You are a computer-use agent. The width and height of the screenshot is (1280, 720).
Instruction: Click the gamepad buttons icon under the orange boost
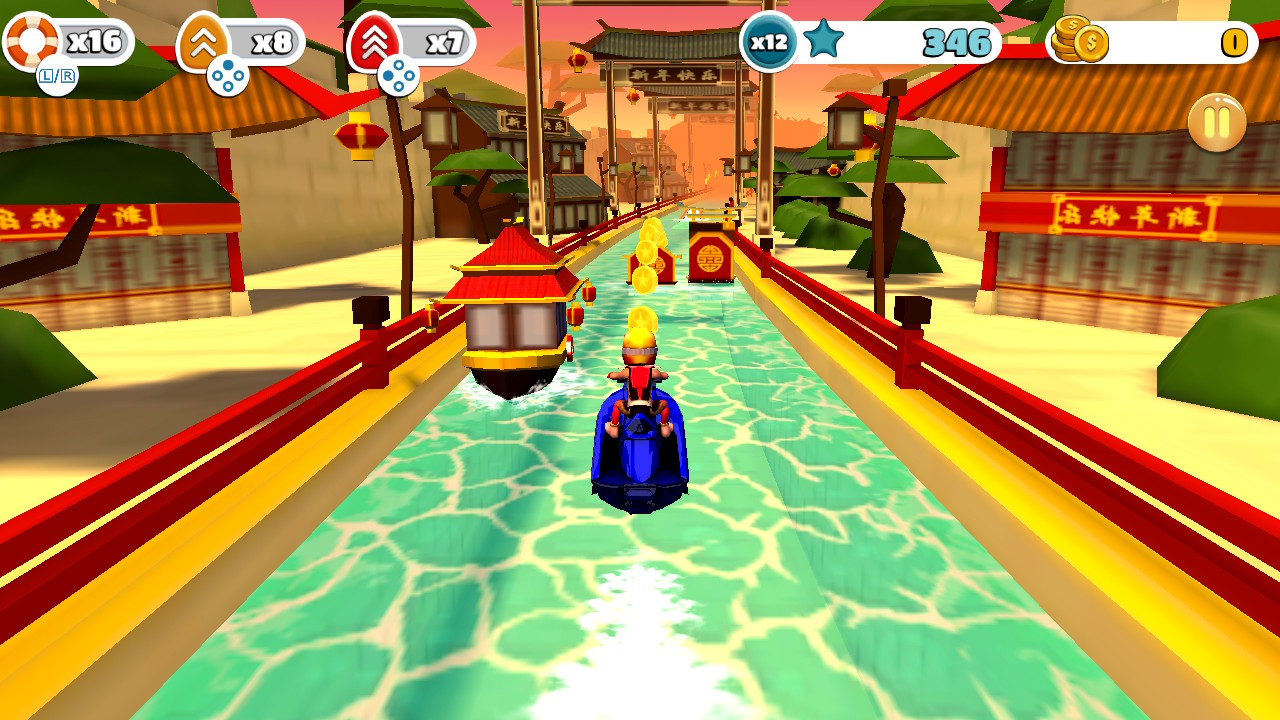[230, 73]
